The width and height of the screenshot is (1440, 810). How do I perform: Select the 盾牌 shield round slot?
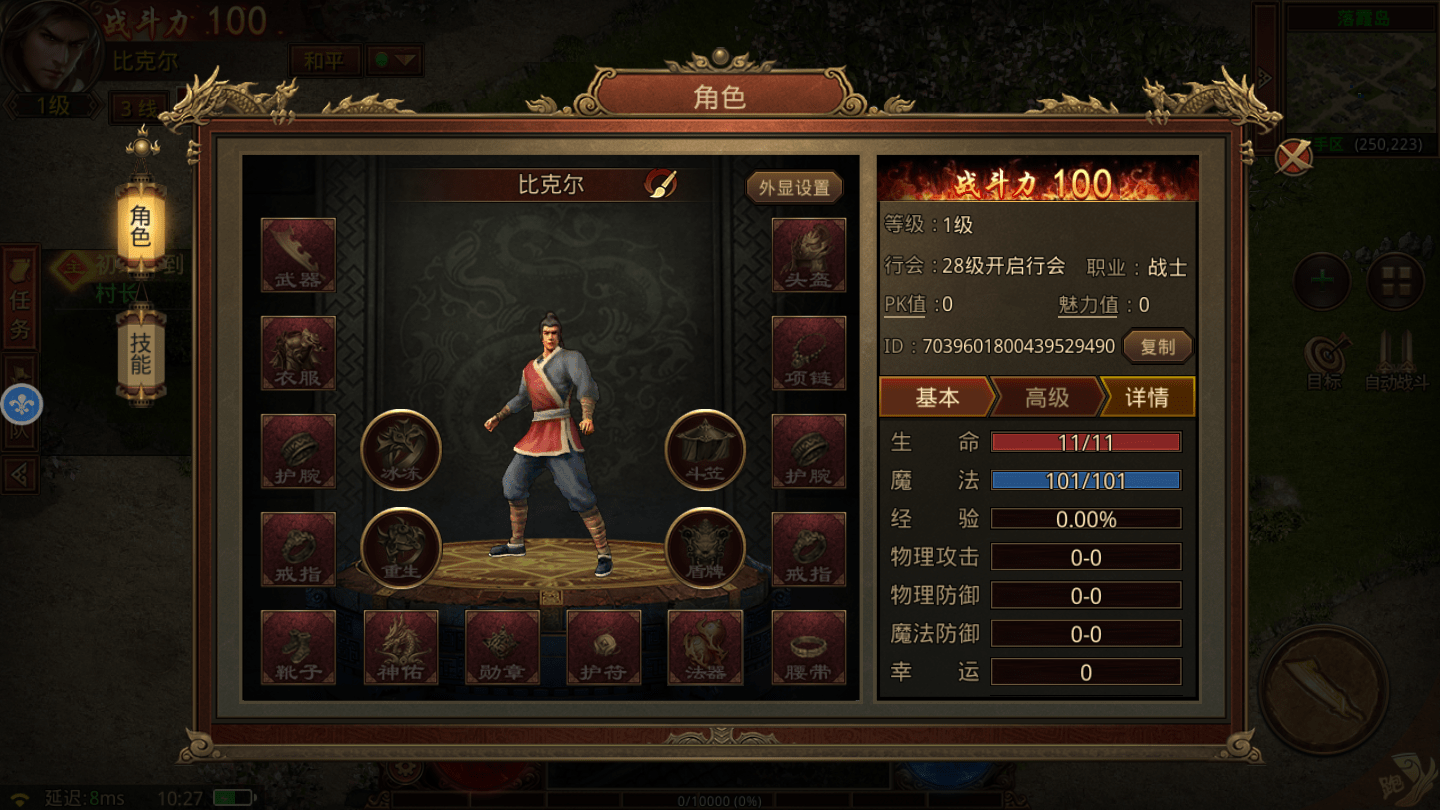pyautogui.click(x=705, y=548)
